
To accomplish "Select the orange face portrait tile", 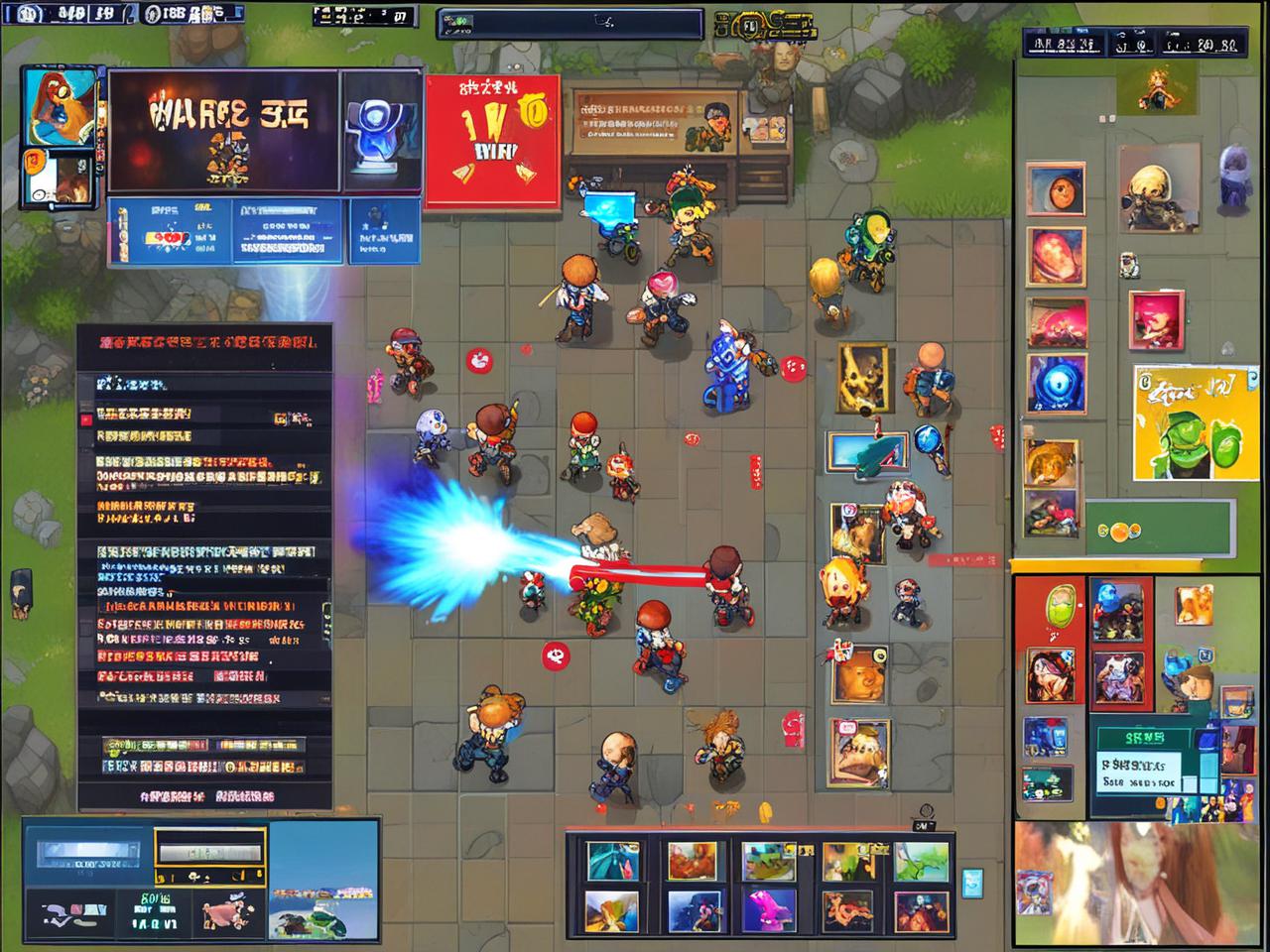I will pyautogui.click(x=1055, y=188).
